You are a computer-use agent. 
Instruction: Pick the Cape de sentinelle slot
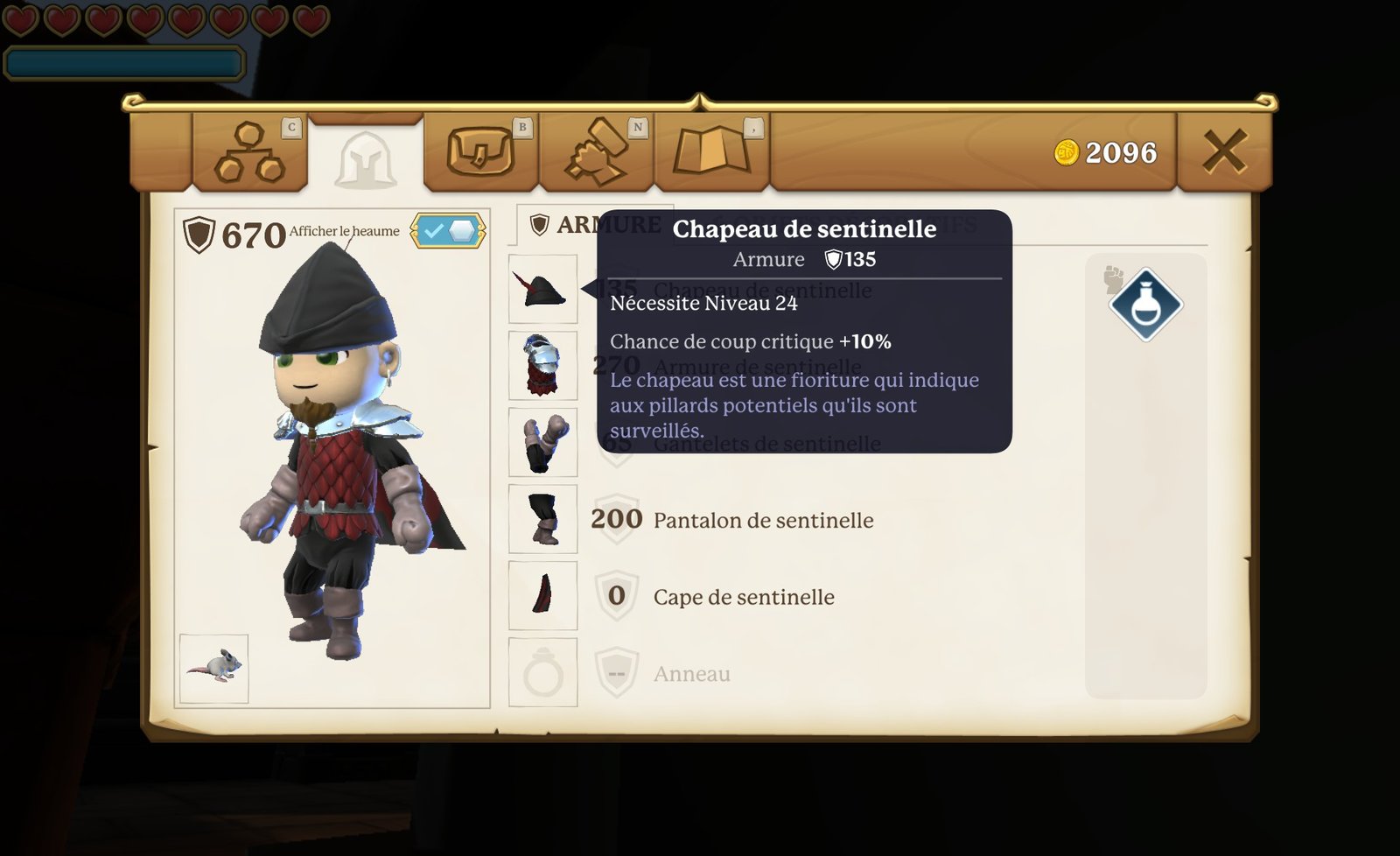click(542, 596)
